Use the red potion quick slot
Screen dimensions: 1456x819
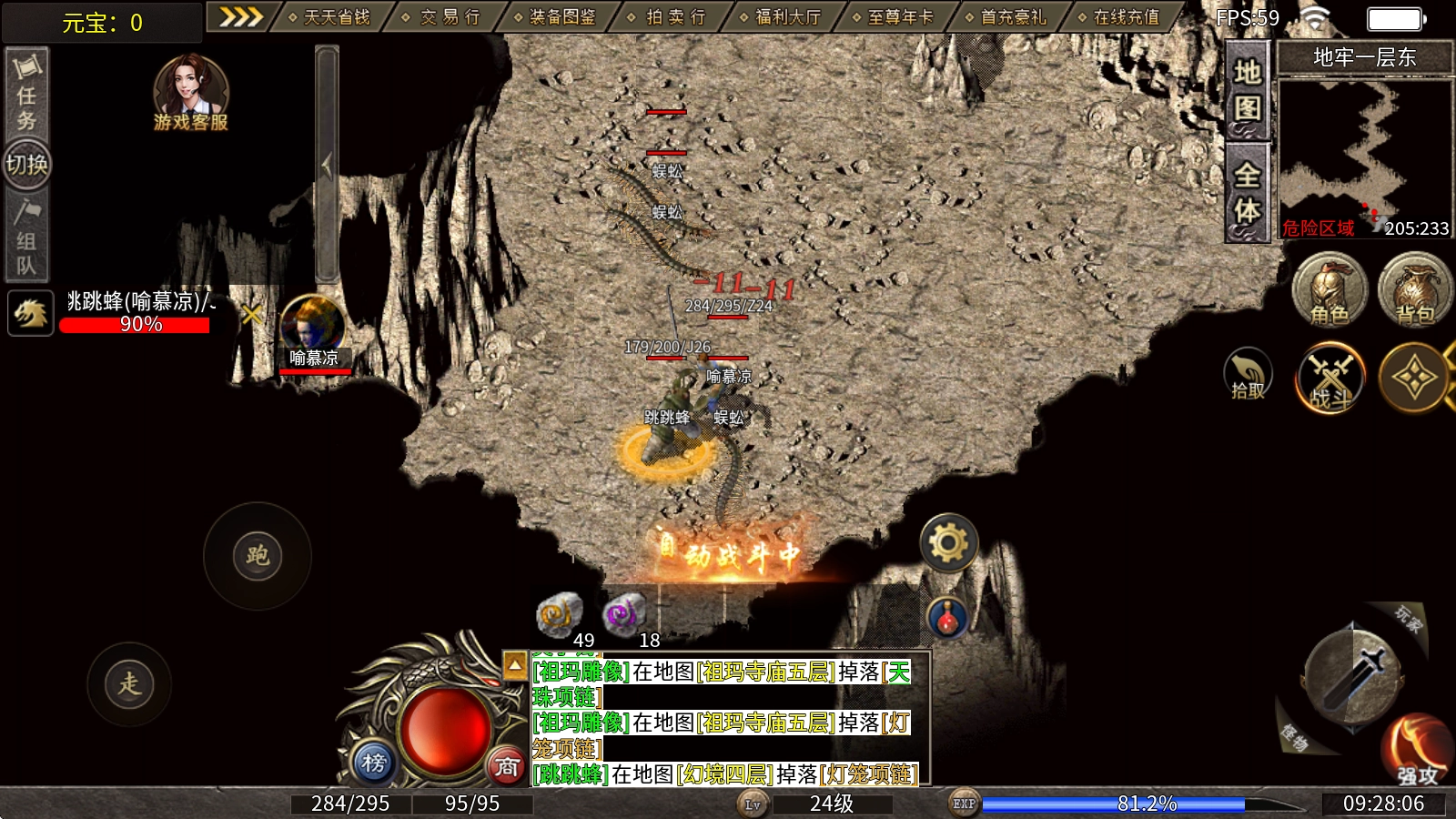947,618
